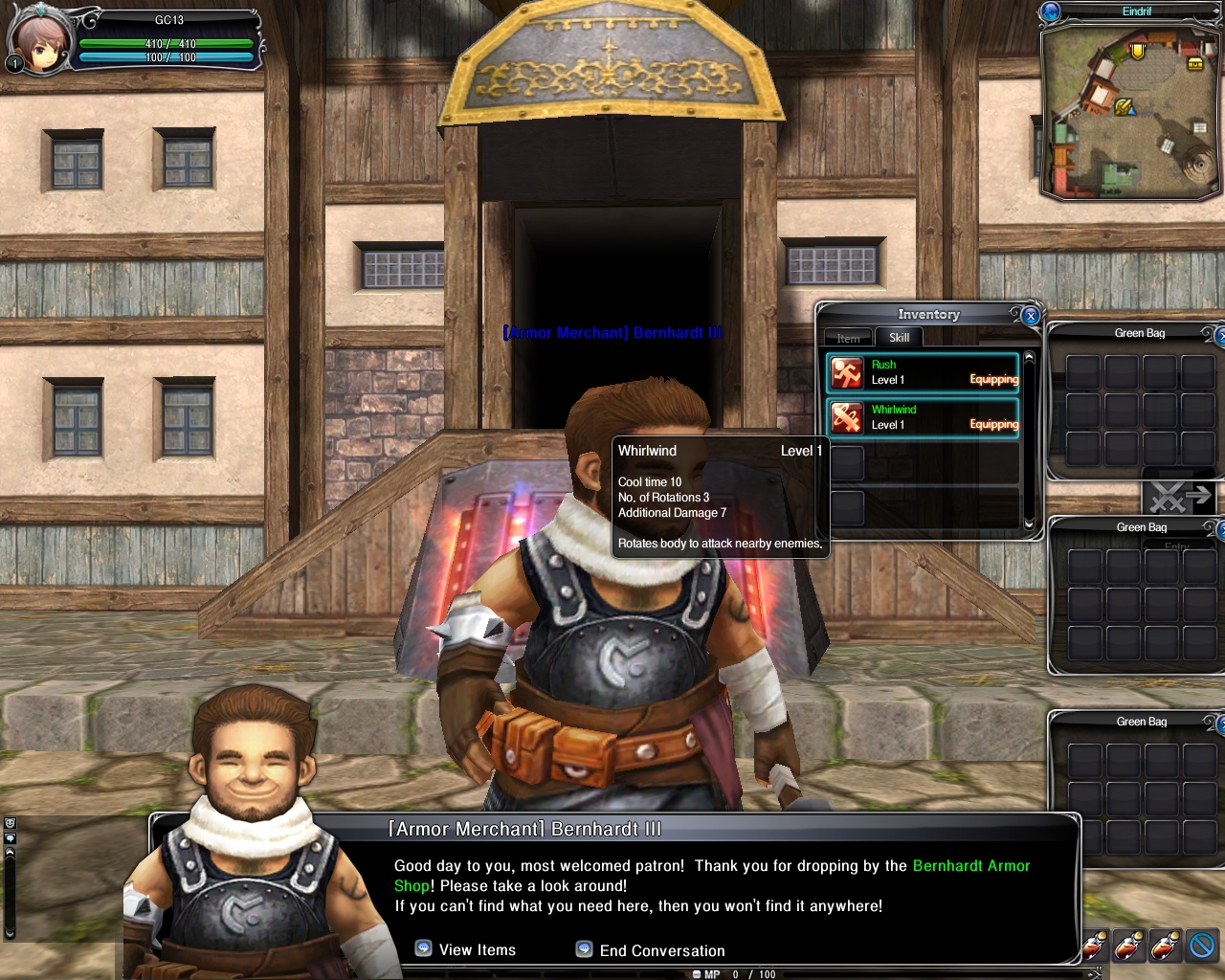Click the skill list's down arrow
This screenshot has height=980, width=1225.
(1029, 523)
